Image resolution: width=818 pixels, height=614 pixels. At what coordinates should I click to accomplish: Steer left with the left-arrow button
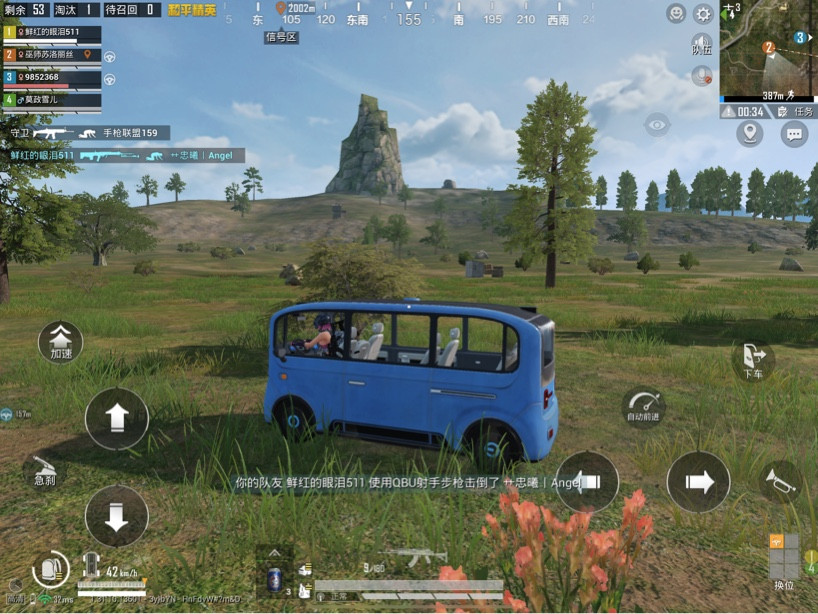[x=587, y=482]
